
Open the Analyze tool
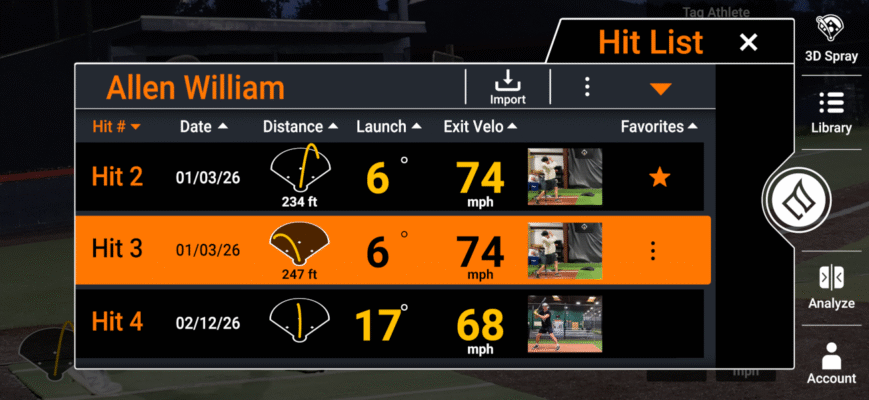coord(831,287)
